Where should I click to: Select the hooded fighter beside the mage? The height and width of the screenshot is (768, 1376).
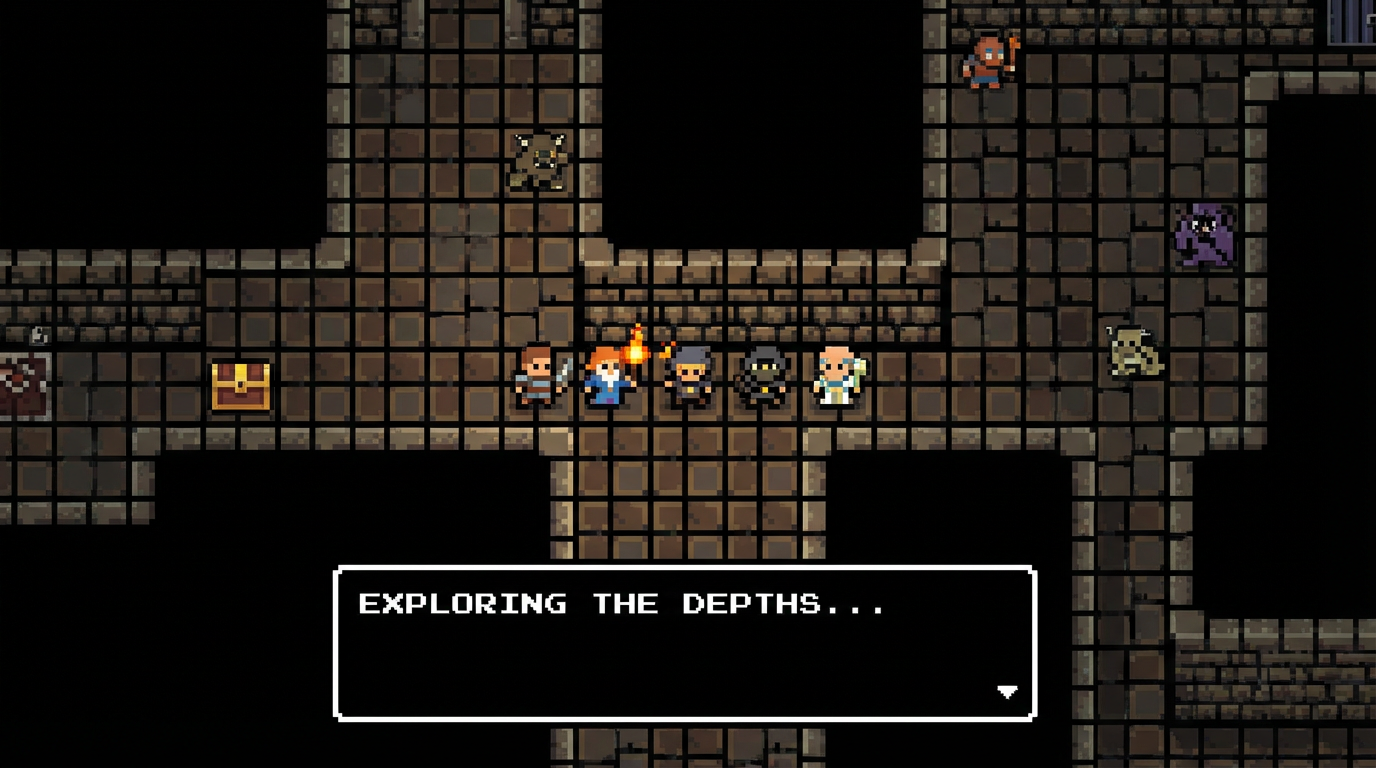pyautogui.click(x=690, y=380)
